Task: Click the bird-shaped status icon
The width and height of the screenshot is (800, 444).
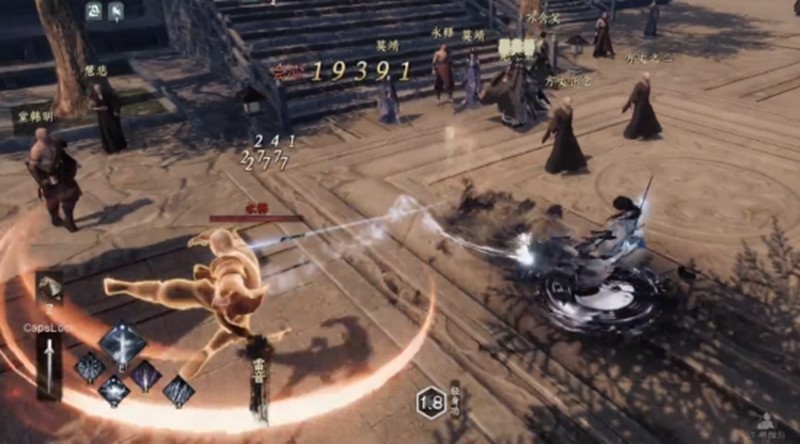Action: pyautogui.click(x=115, y=12)
